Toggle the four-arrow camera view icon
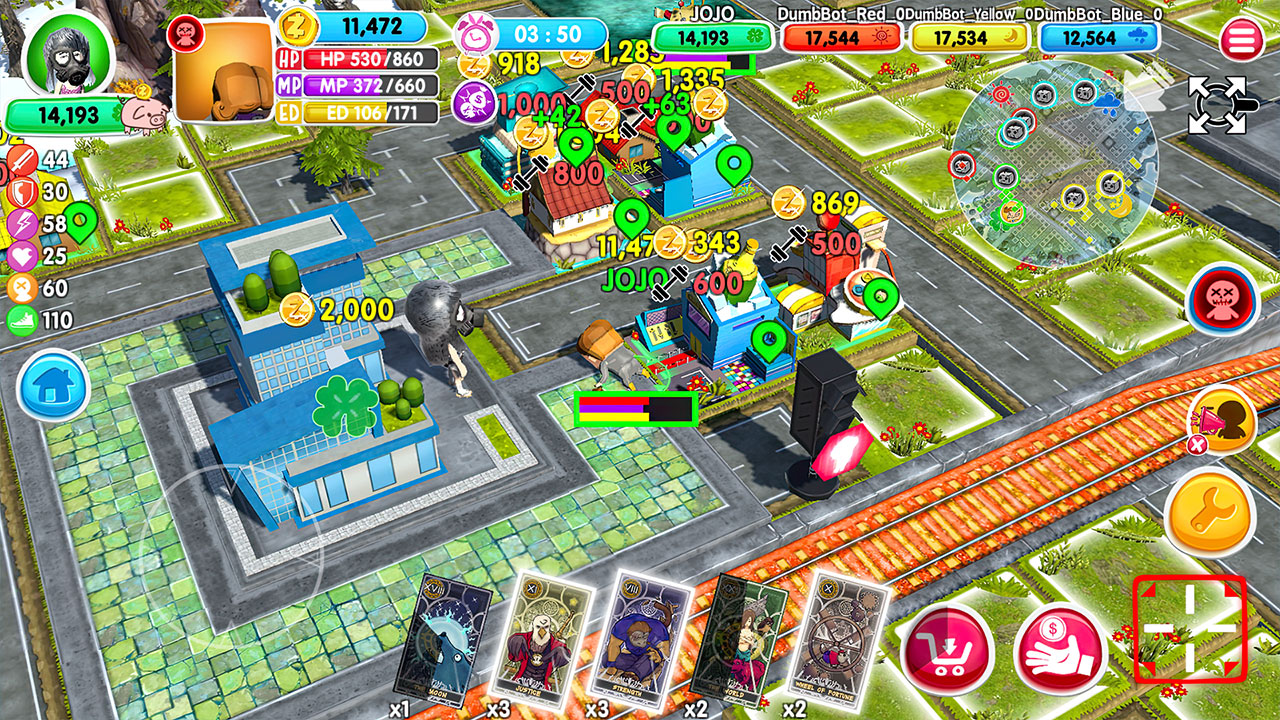This screenshot has height=720, width=1280. pyautogui.click(x=1218, y=104)
